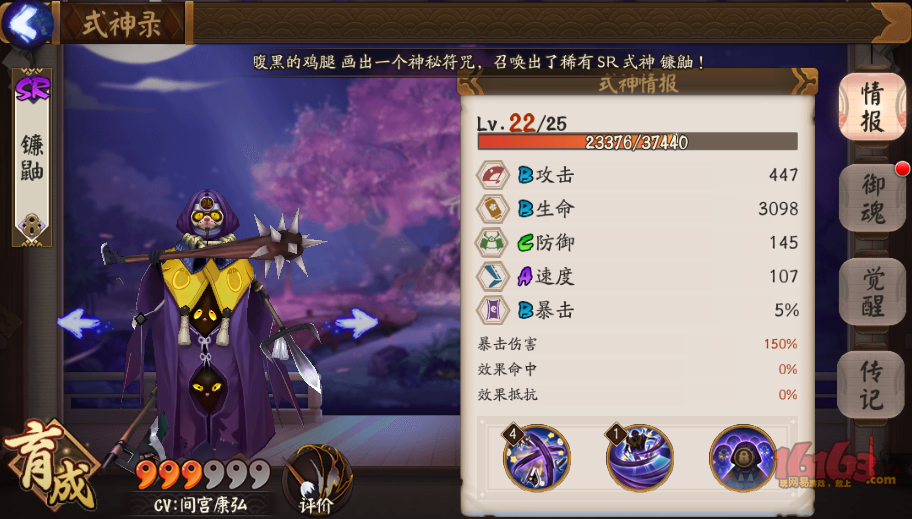Open the 觉醒 awakening tab

click(x=871, y=292)
